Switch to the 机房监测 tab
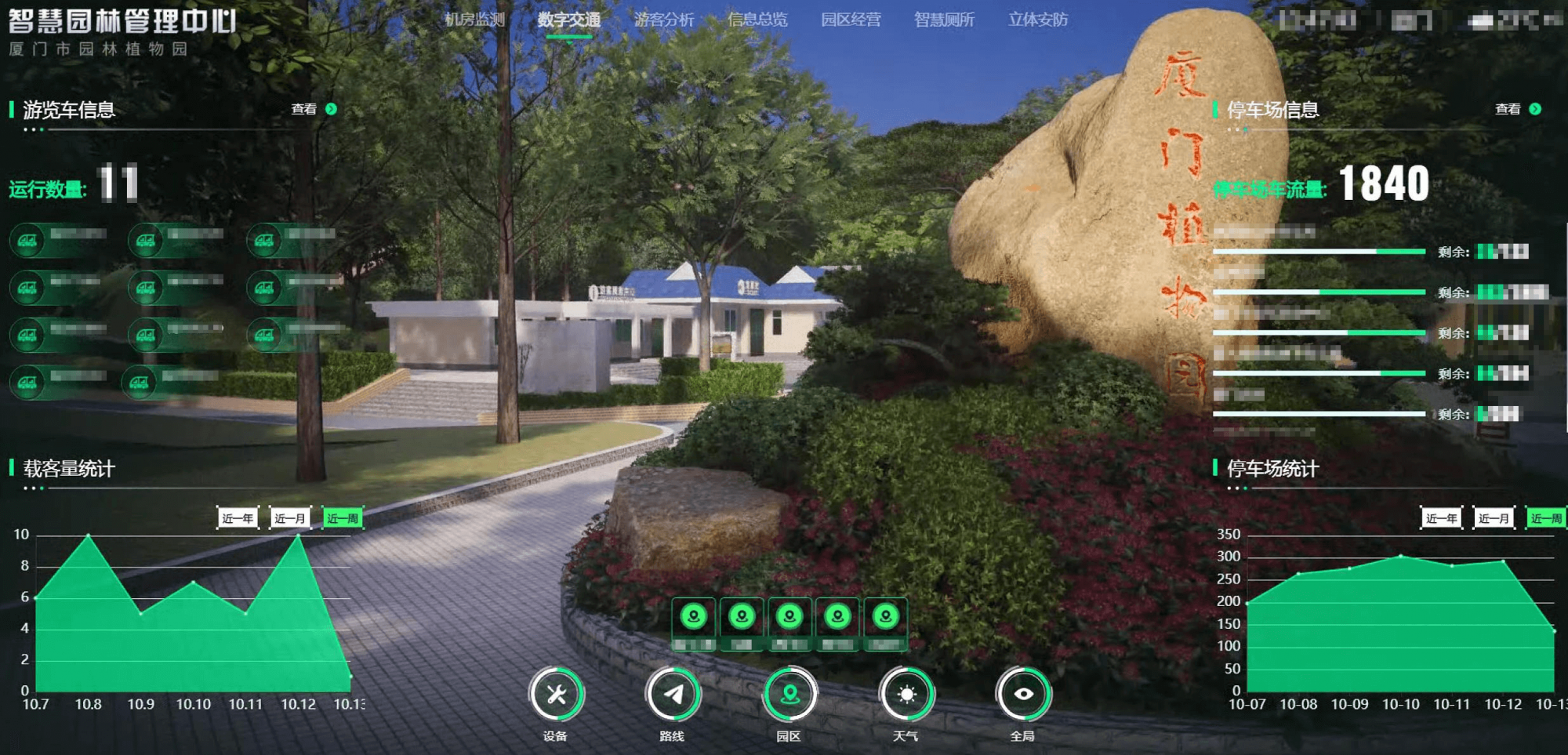Viewport: 1568px width, 755px height. click(x=474, y=20)
